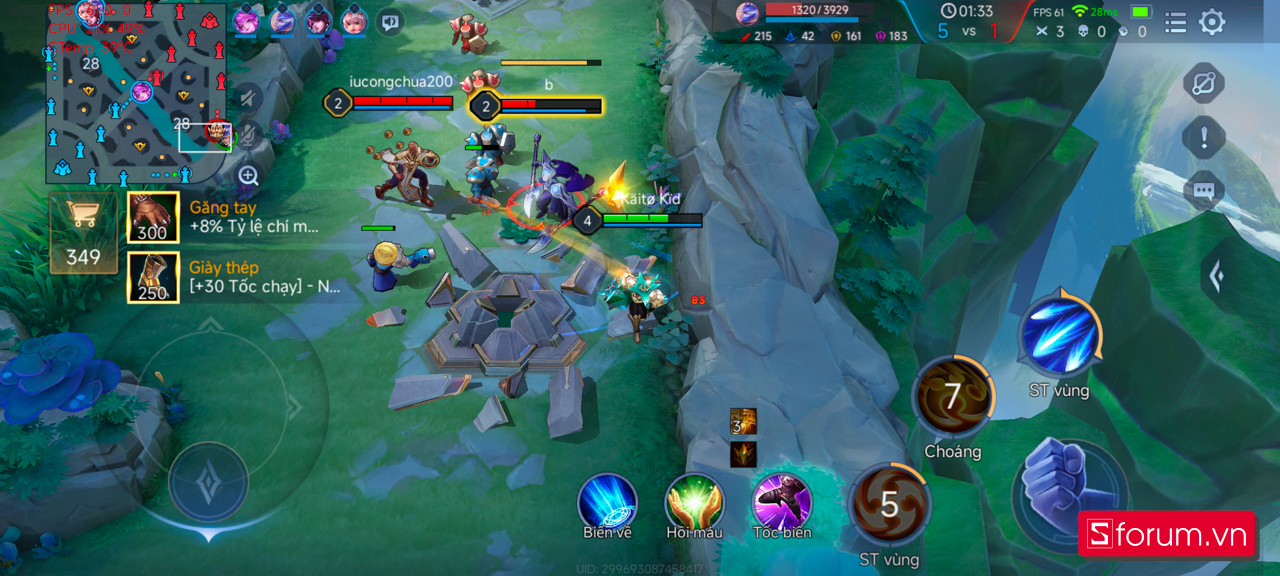Toggle the microphone icon beside the minimap

[x=248, y=134]
